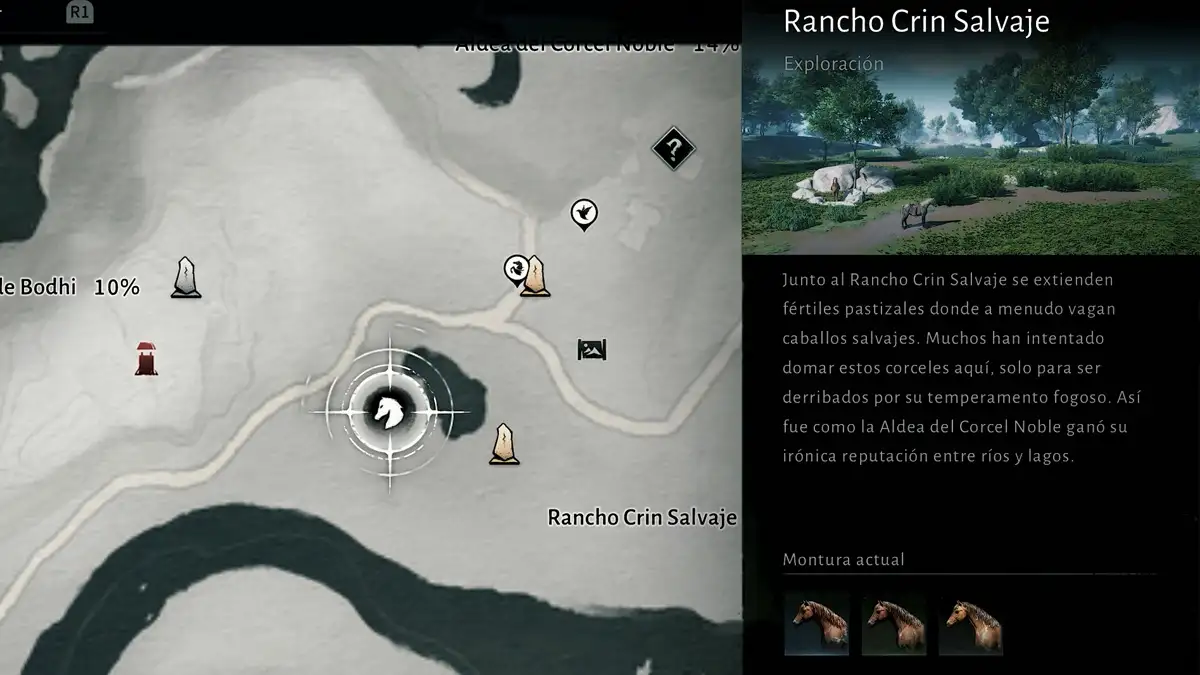
Task: Select the red shrine marker
Action: [148, 359]
